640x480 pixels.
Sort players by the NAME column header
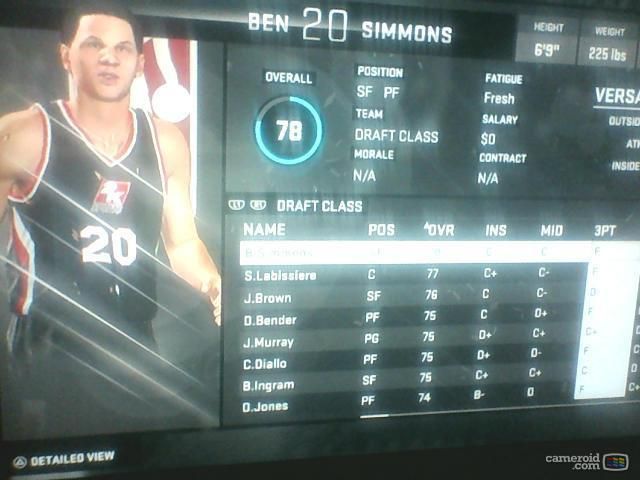(x=264, y=230)
